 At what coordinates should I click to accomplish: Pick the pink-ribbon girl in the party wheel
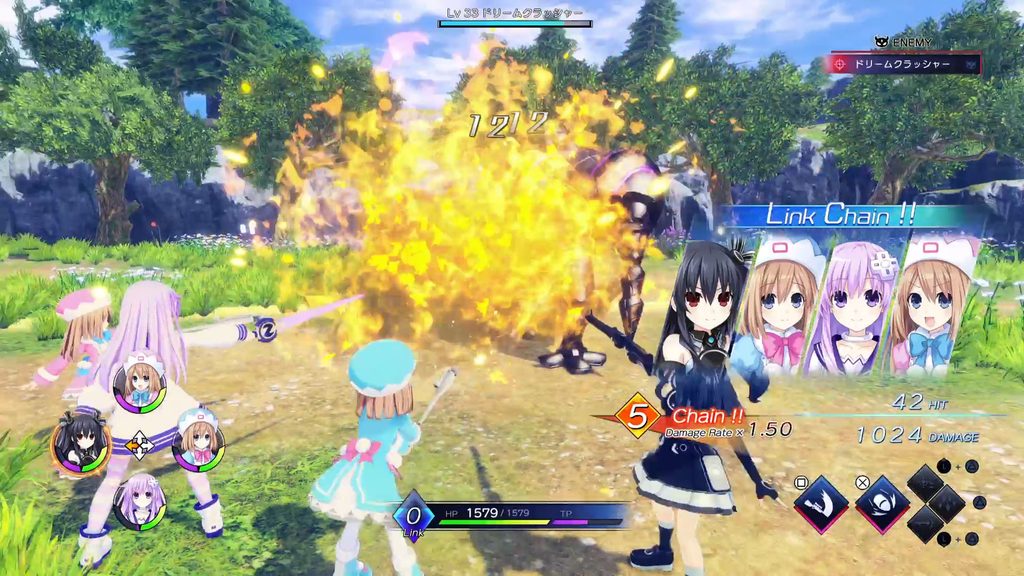[x=198, y=444]
